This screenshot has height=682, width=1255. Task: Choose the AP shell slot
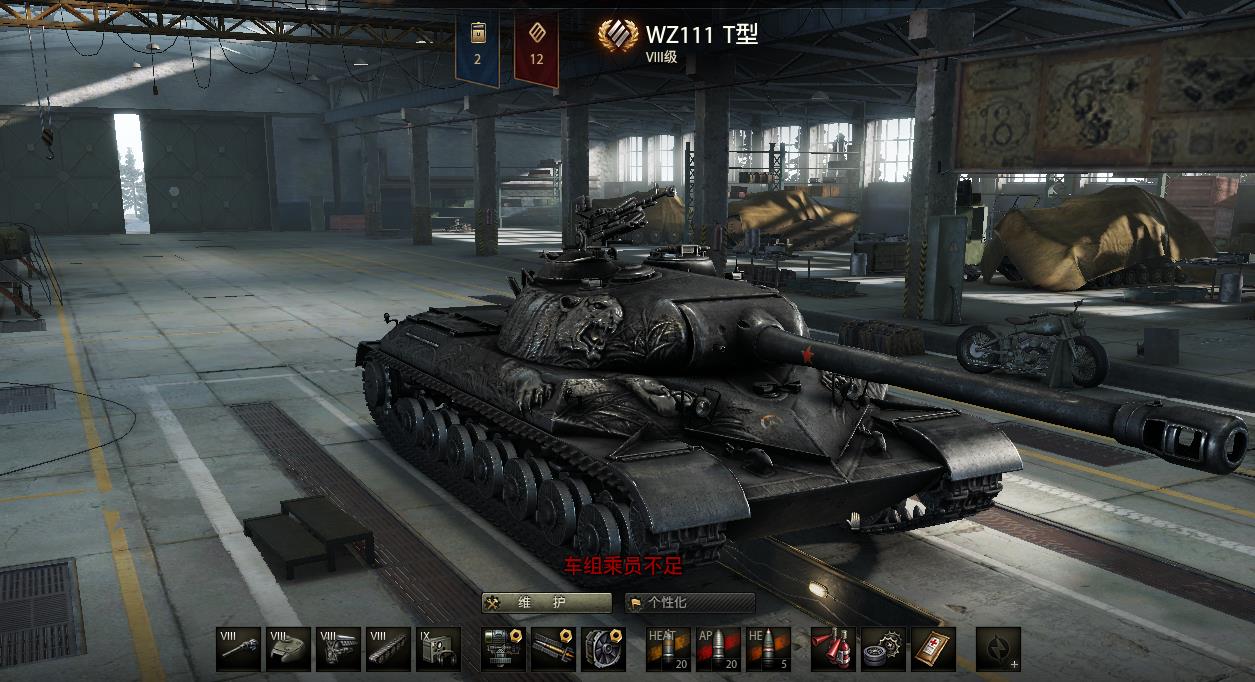pyautogui.click(x=718, y=649)
